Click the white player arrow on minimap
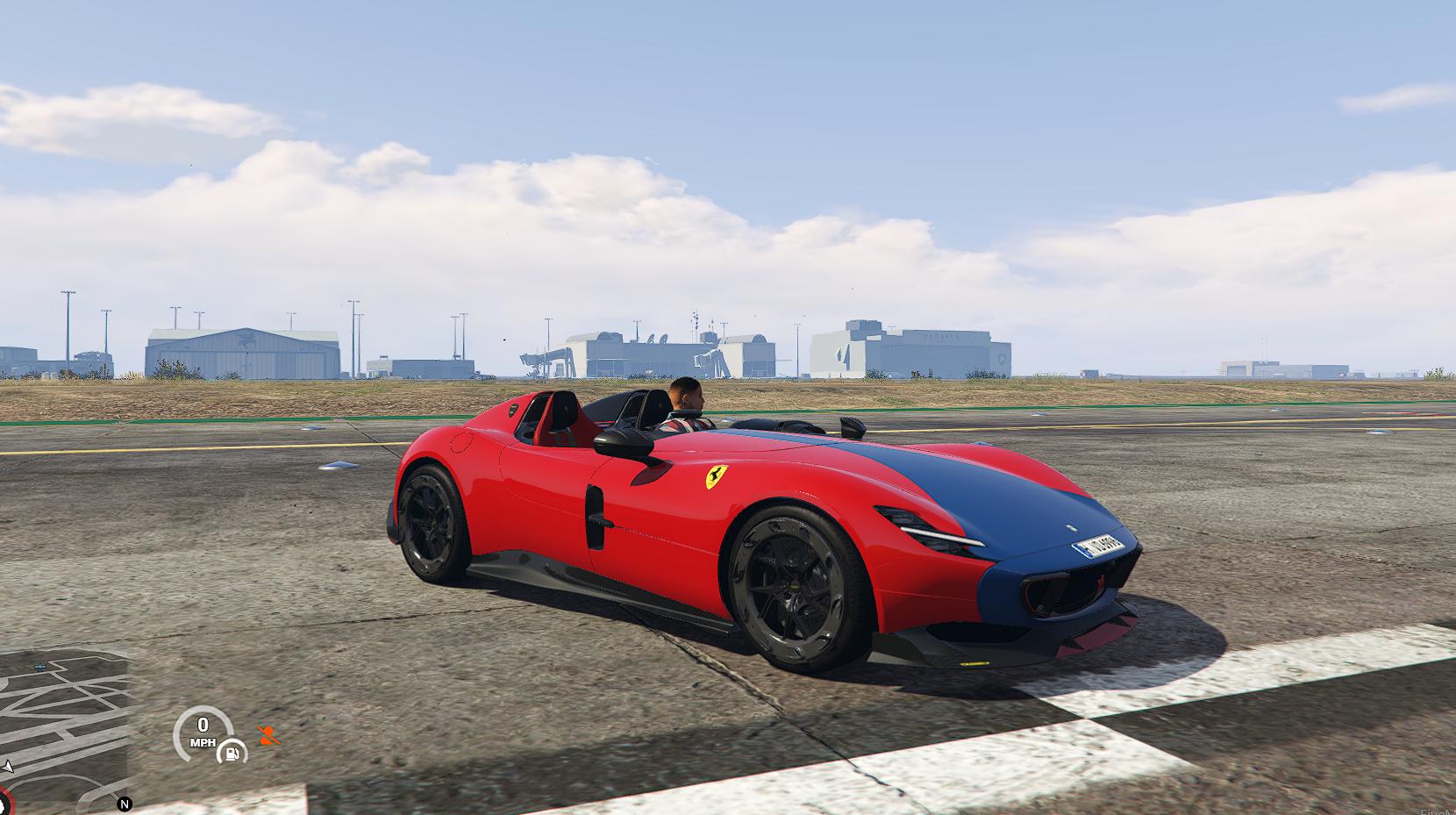Screen dimensions: 1456x815 coord(8,766)
